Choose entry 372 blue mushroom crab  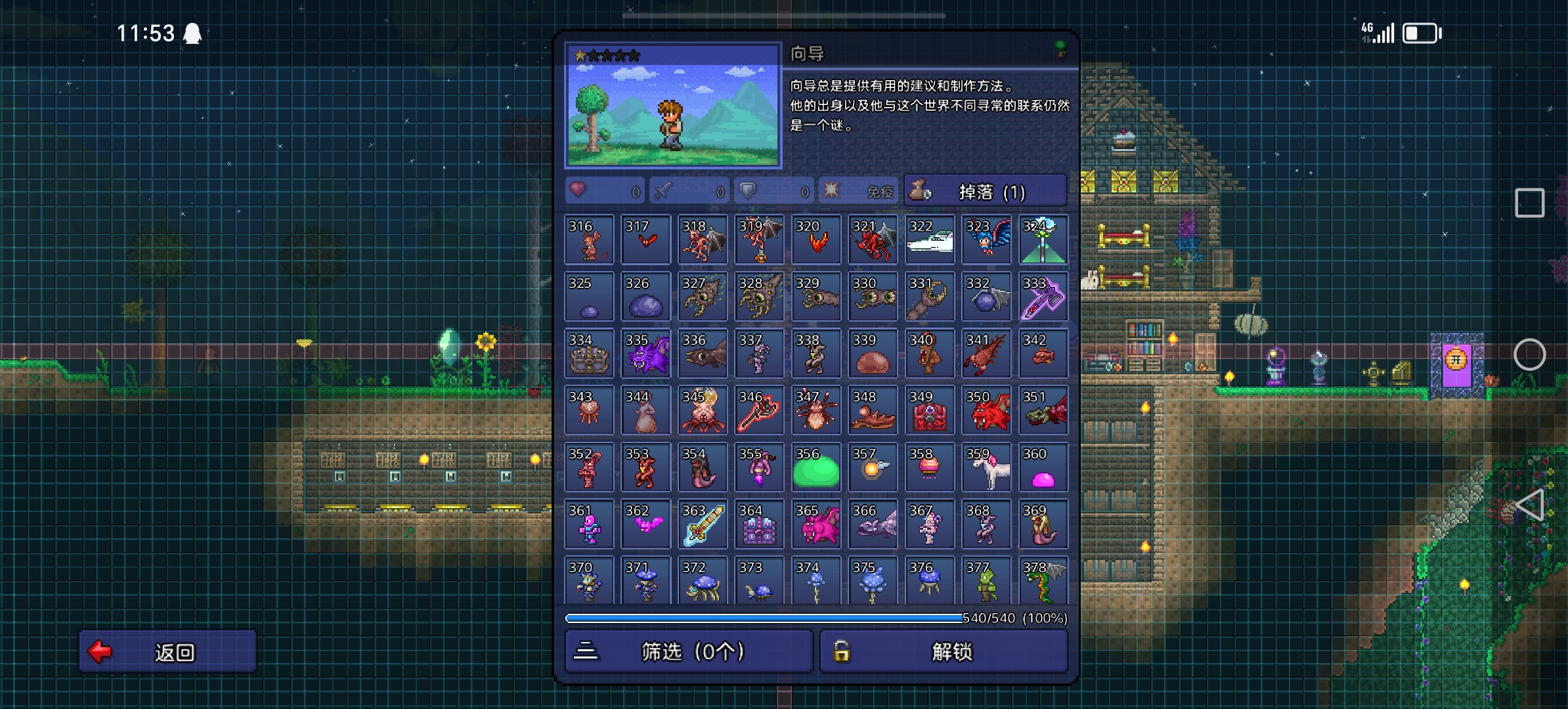click(x=702, y=581)
